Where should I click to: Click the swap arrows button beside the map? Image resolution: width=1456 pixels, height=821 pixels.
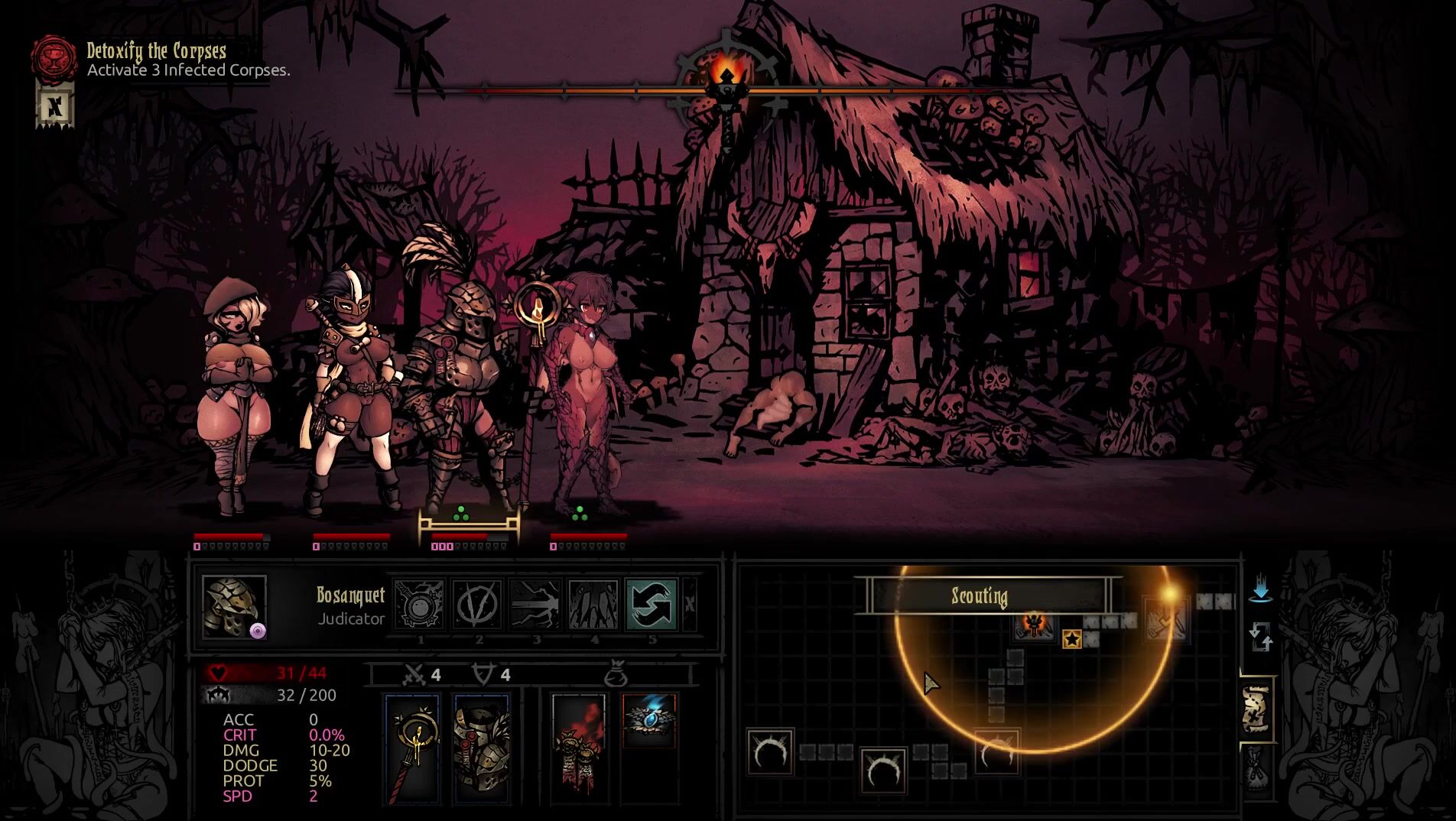[1260, 636]
